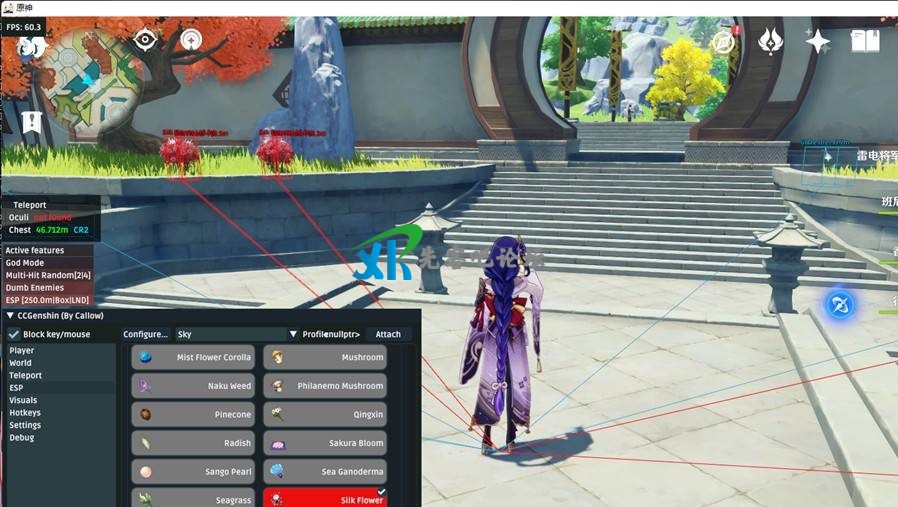This screenshot has width=898, height=507.
Task: Toggle the Block key/mouse checkbox
Action: coord(14,334)
